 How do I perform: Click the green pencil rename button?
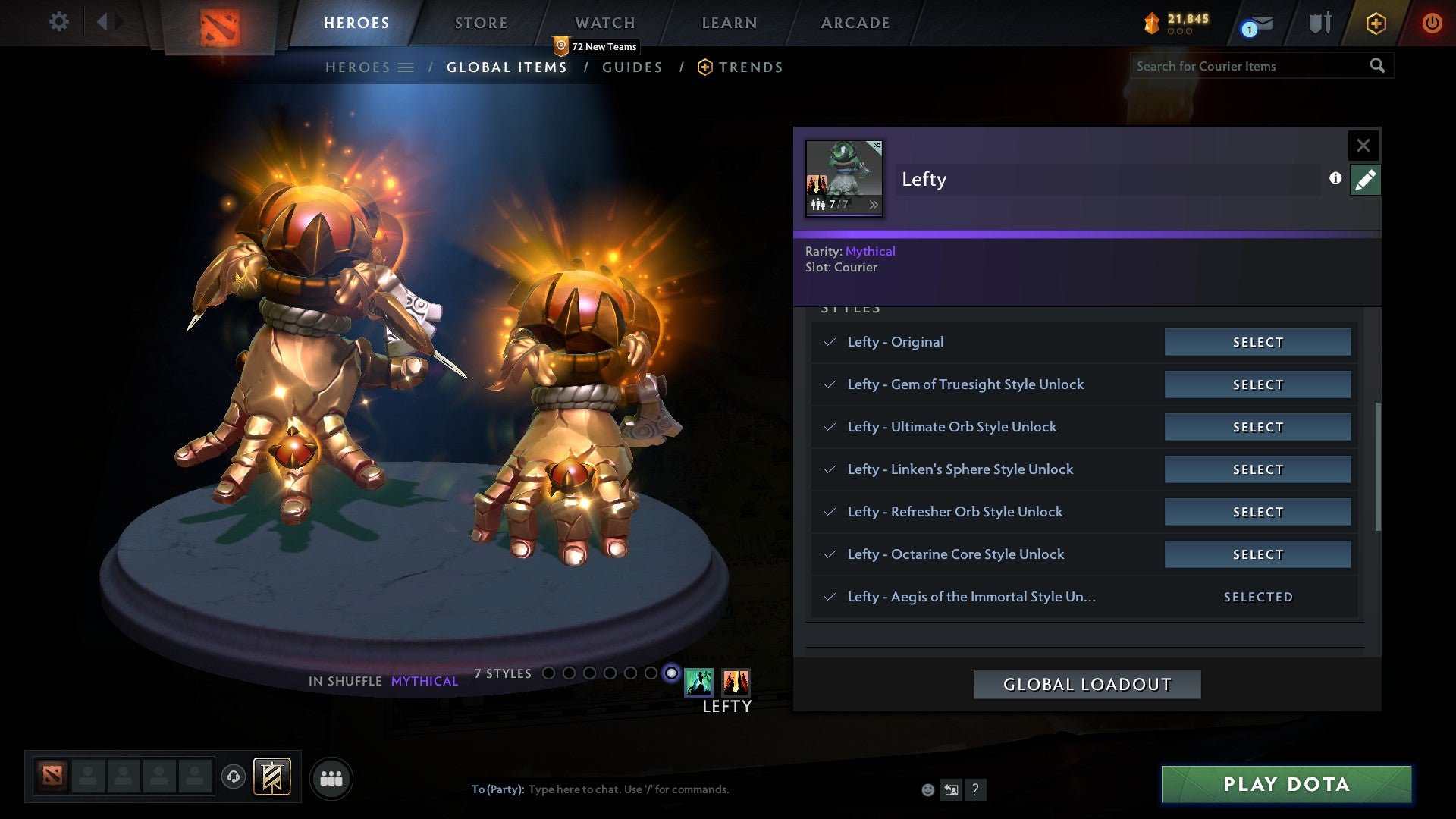pyautogui.click(x=1364, y=180)
